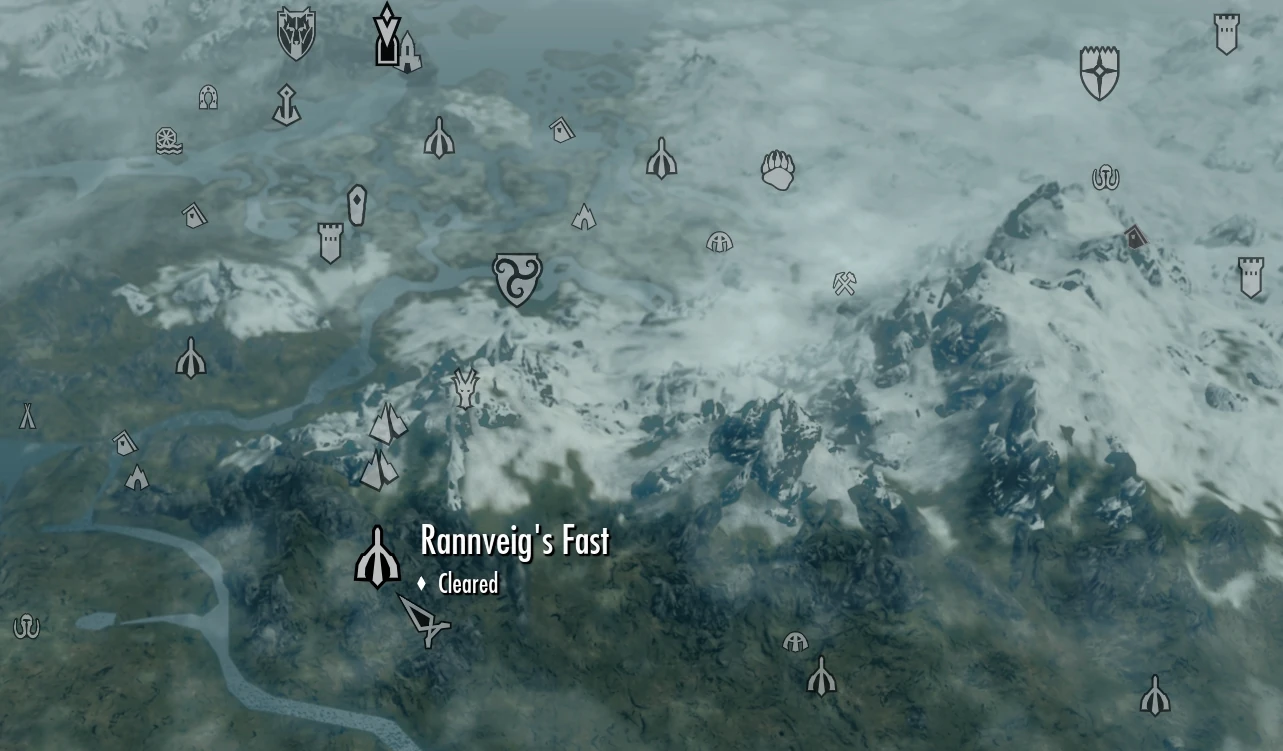This screenshot has height=751, width=1283.
Task: Click the tent camp marker on the left edge
Action: pos(28,415)
